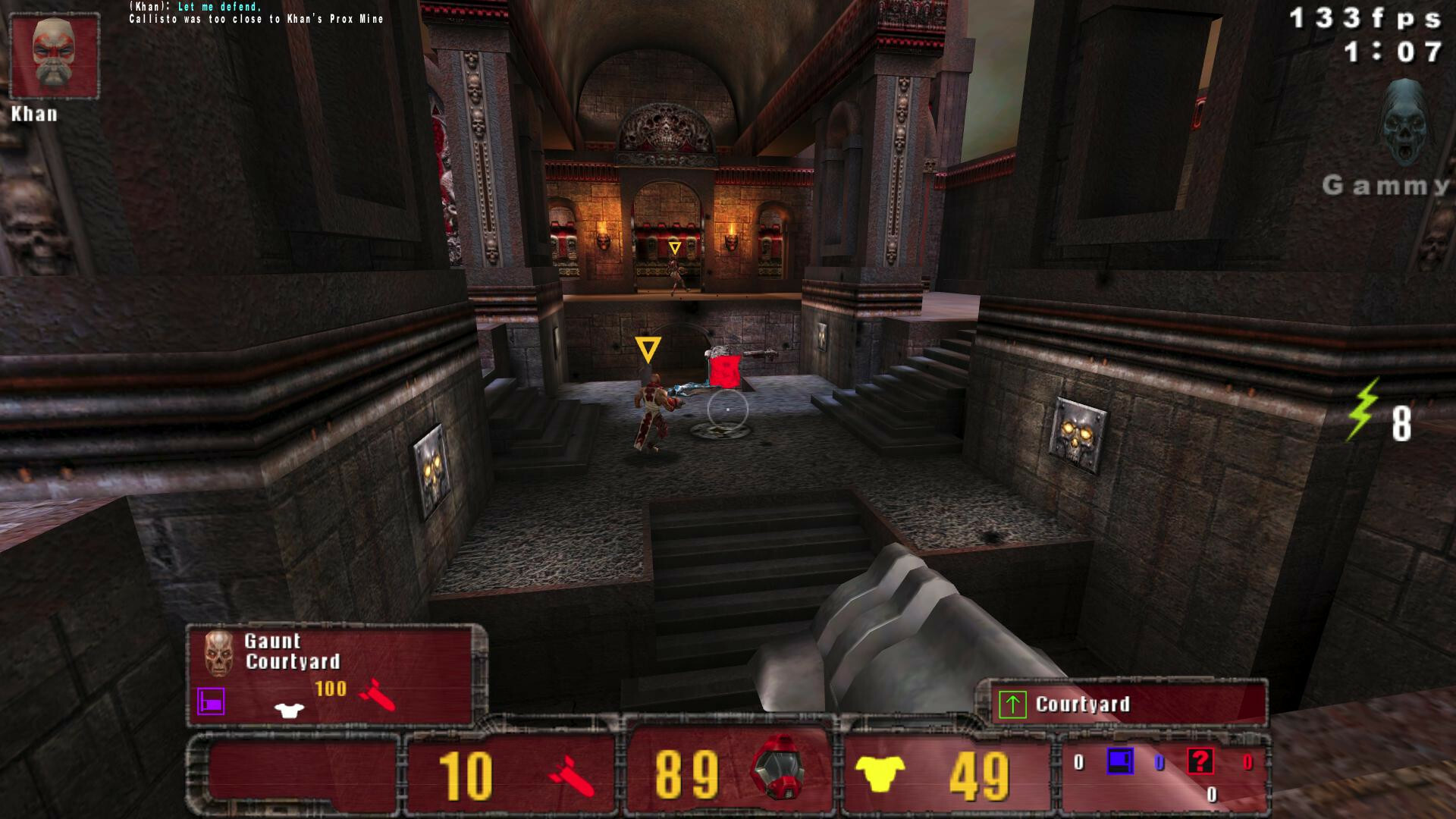The height and width of the screenshot is (819, 1456).
Task: Select Gaunt's skull portrait in team panel
Action: coord(218,652)
